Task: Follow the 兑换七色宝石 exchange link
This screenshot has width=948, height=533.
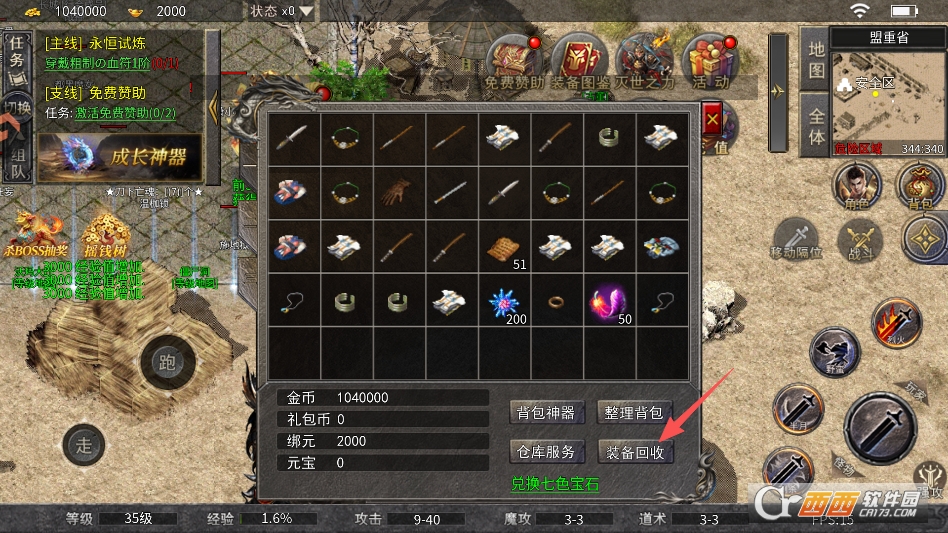Action: pos(555,484)
